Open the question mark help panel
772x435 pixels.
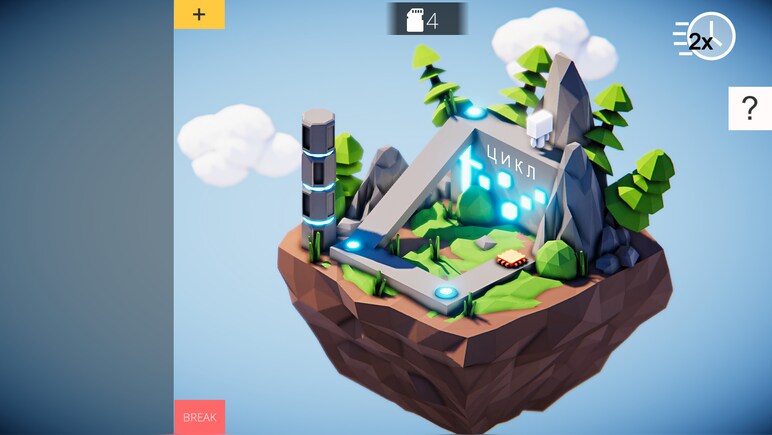[749, 108]
